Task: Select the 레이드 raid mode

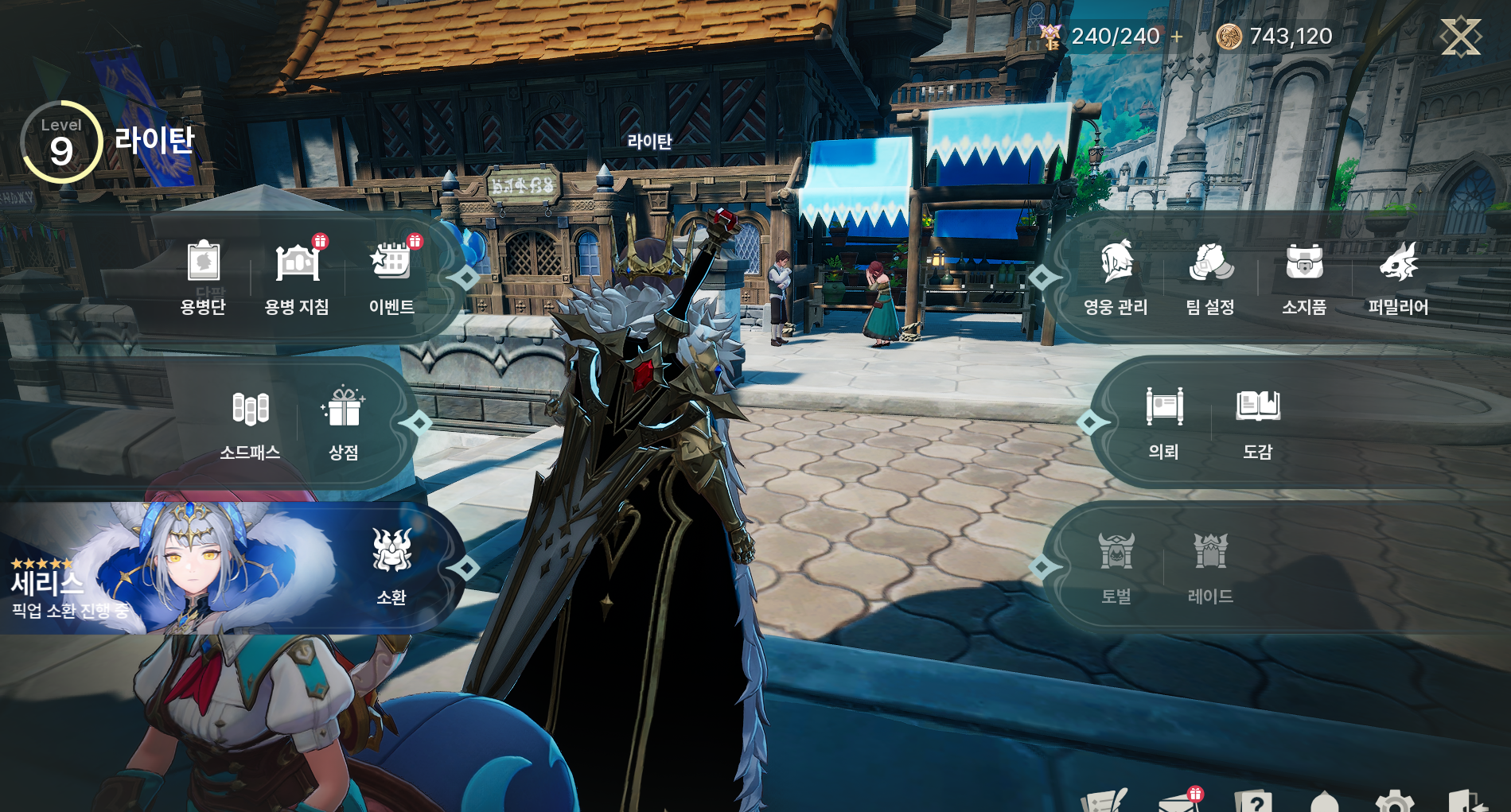Action: click(1210, 566)
